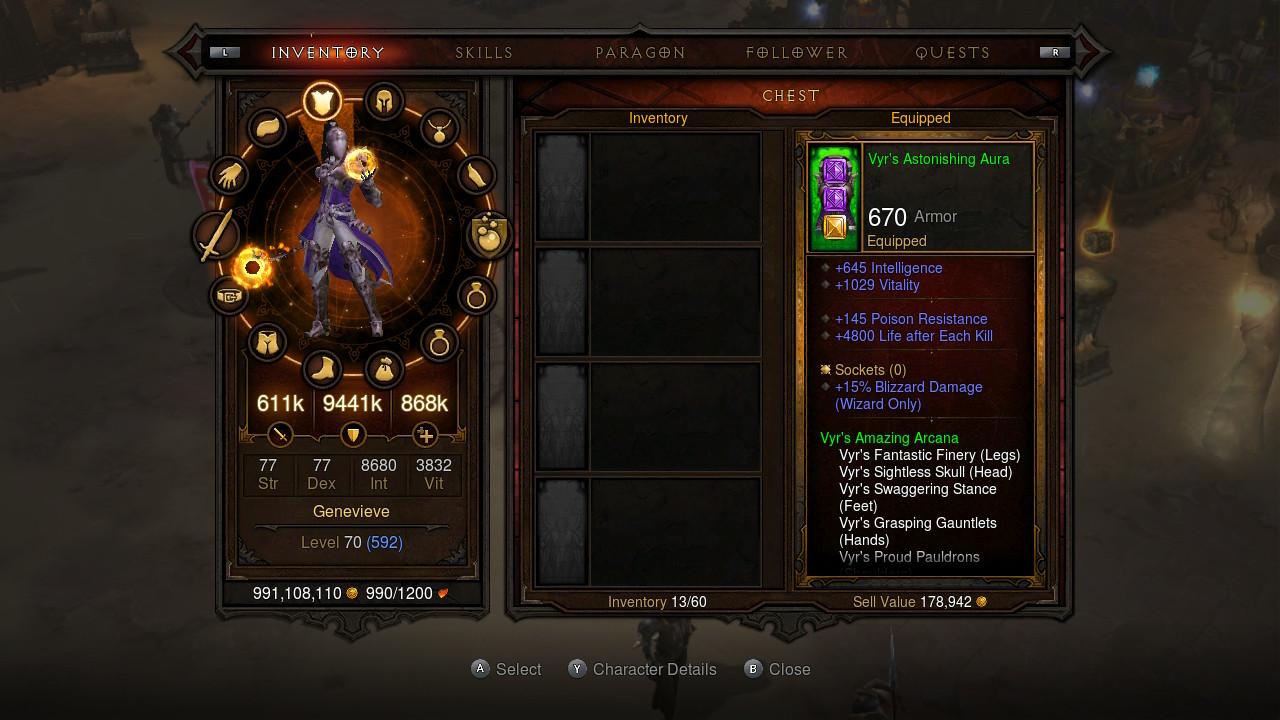This screenshot has height=720, width=1280.
Task: Select the sword weapon slot
Action: point(216,236)
